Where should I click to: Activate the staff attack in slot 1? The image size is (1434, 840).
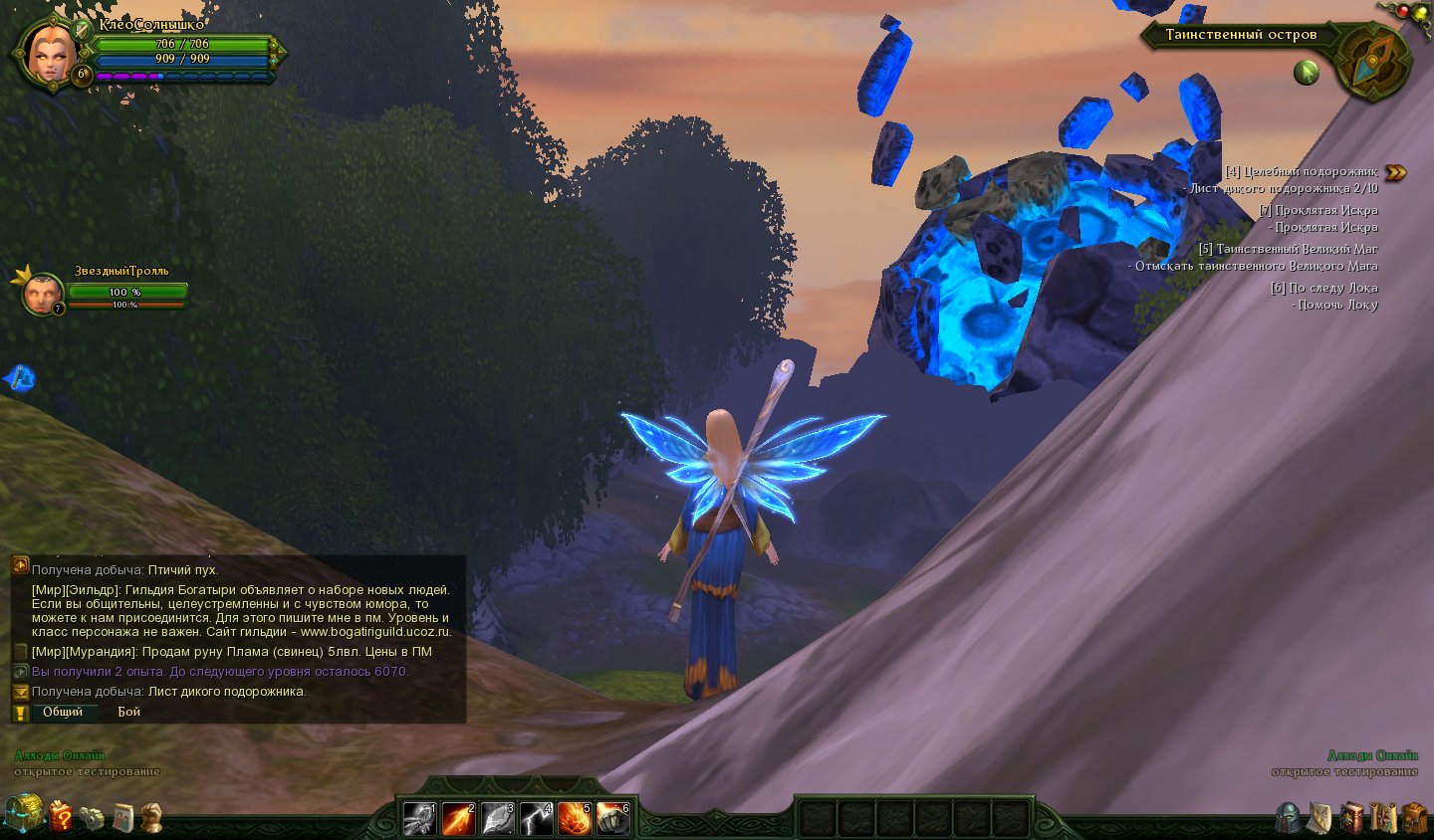419,818
